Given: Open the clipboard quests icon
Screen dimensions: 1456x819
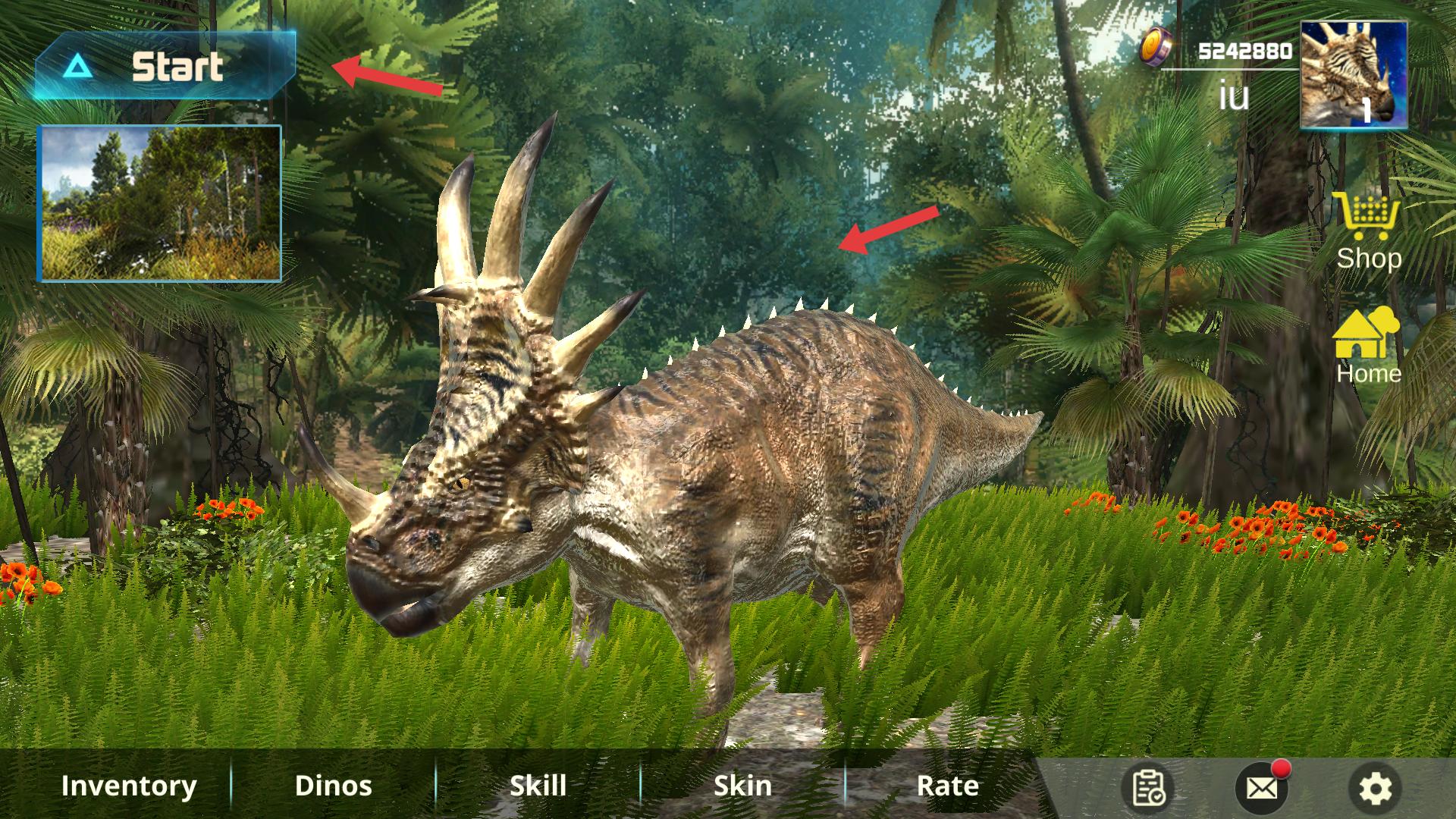Looking at the screenshot, I should pyautogui.click(x=1149, y=789).
